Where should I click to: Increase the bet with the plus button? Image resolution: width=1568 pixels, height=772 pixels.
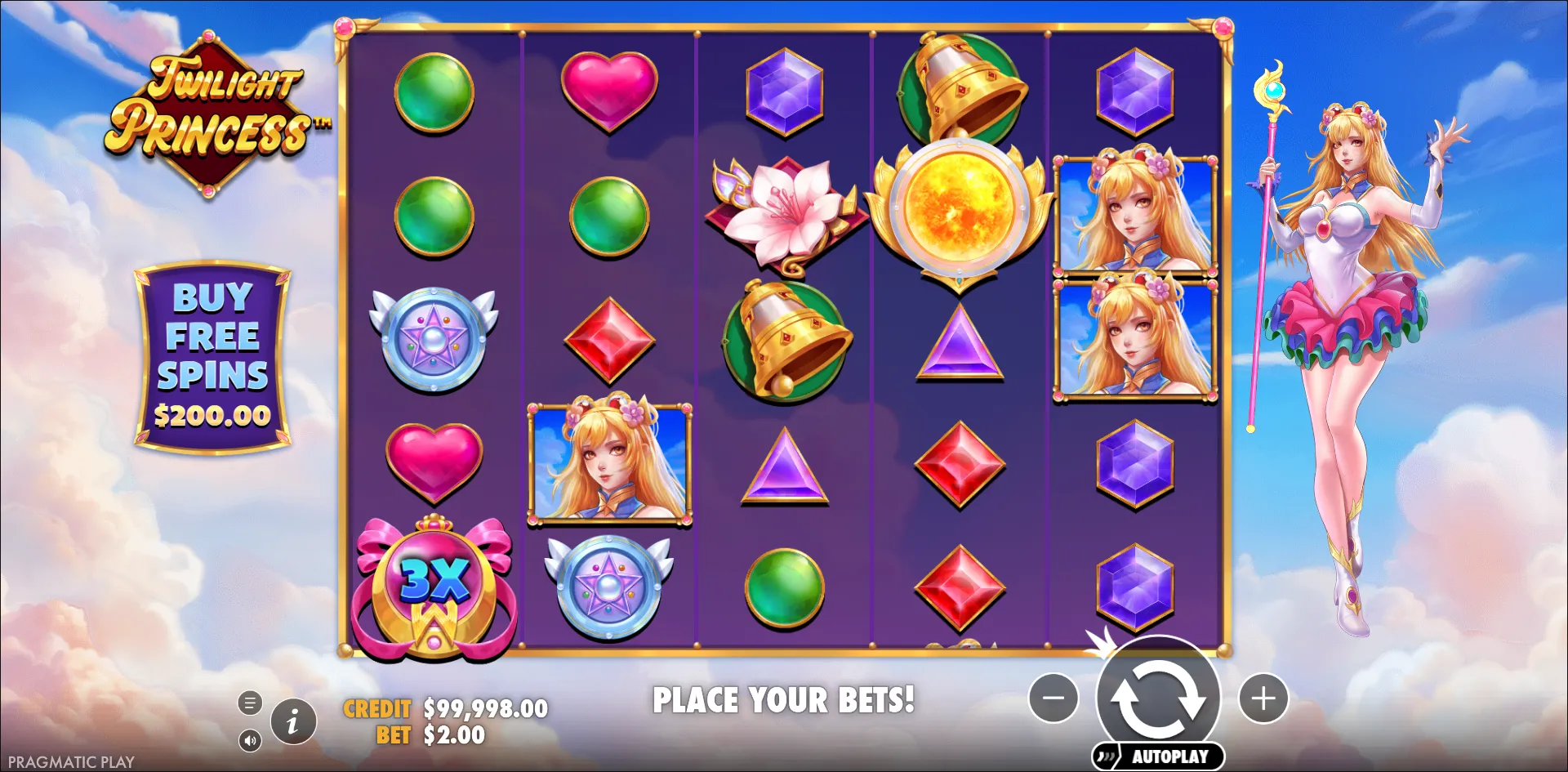coord(1263,698)
